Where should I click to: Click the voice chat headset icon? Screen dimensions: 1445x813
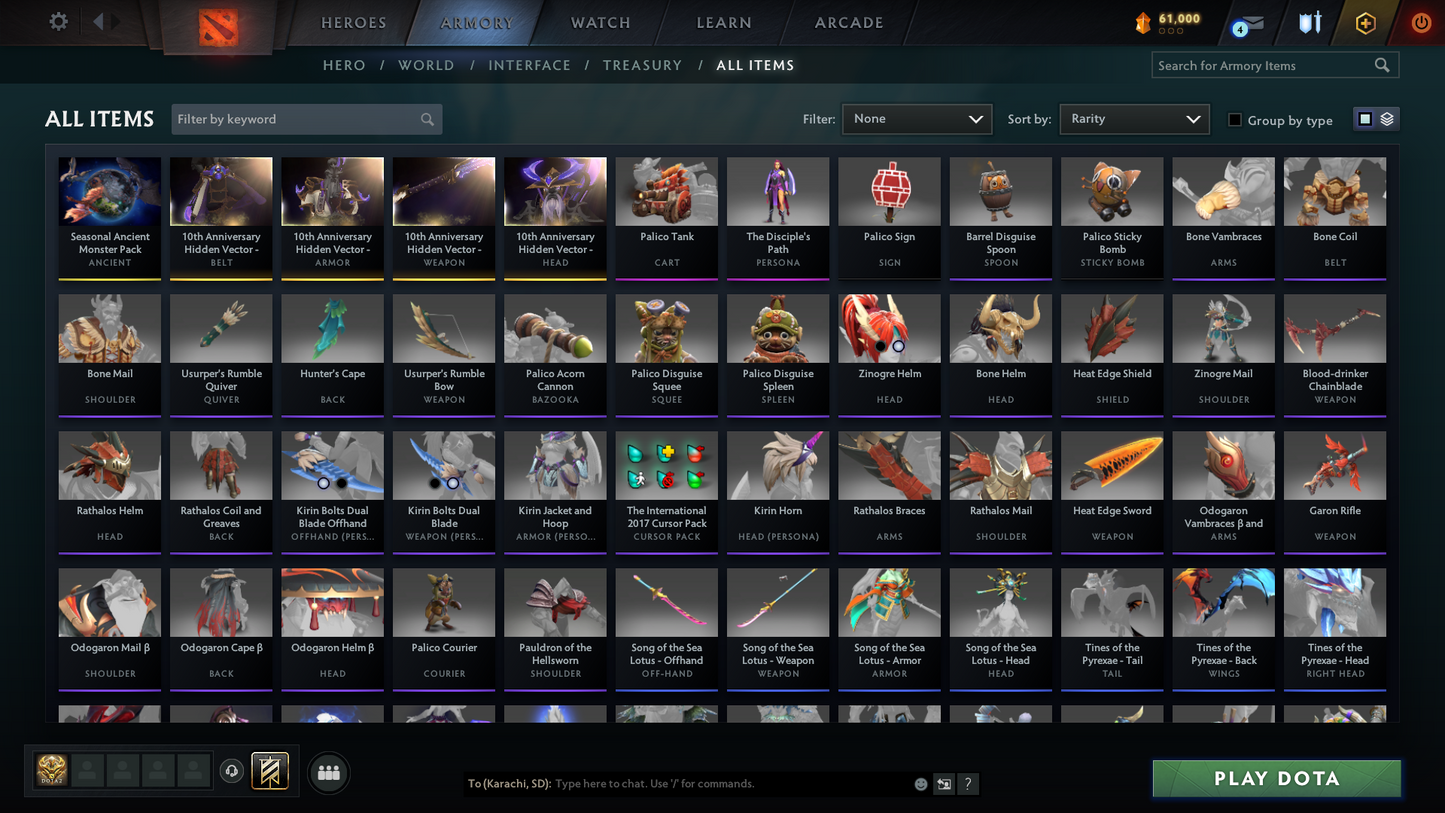(231, 770)
